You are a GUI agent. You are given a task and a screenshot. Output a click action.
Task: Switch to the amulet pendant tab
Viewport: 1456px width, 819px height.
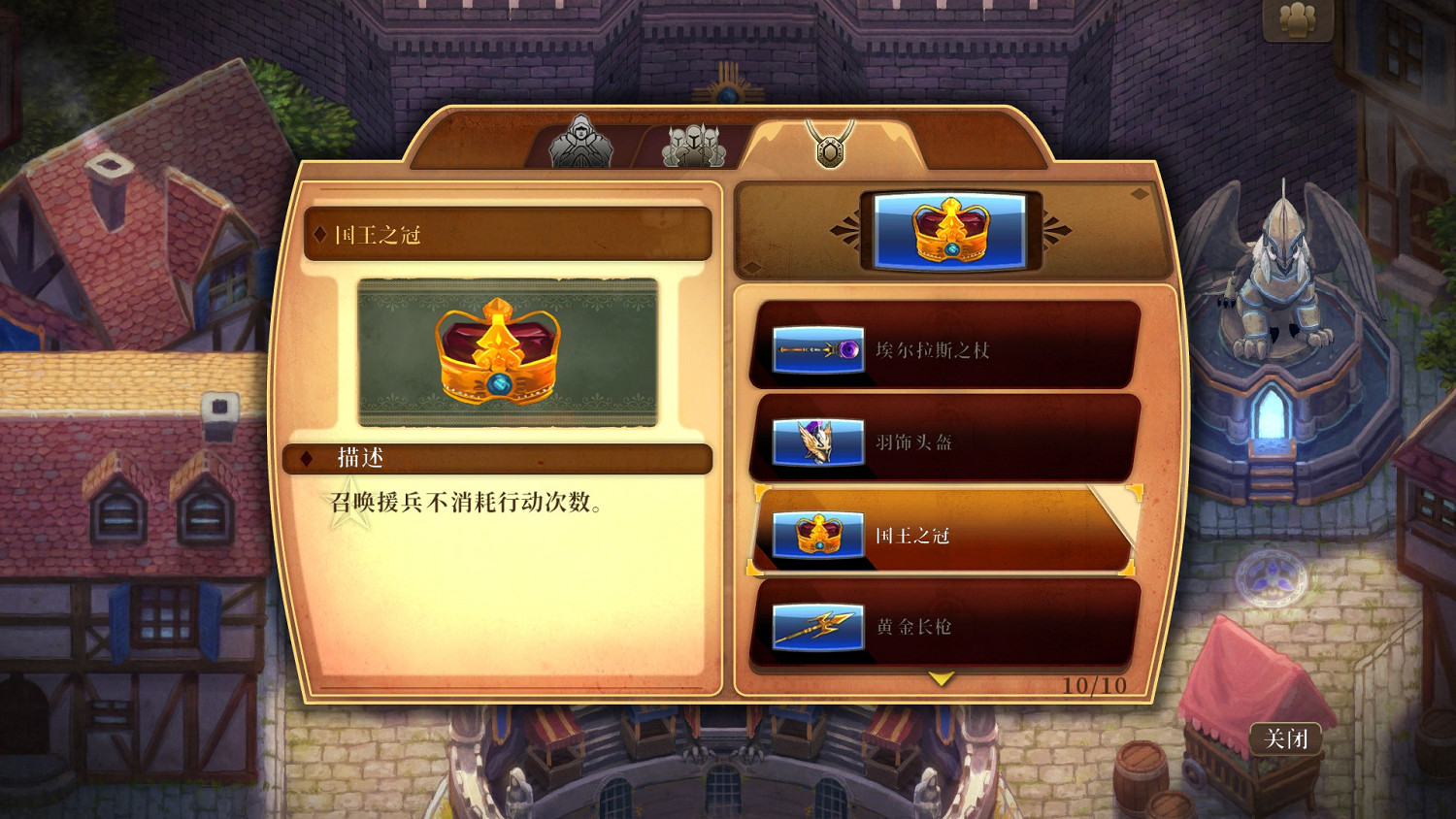(x=830, y=144)
